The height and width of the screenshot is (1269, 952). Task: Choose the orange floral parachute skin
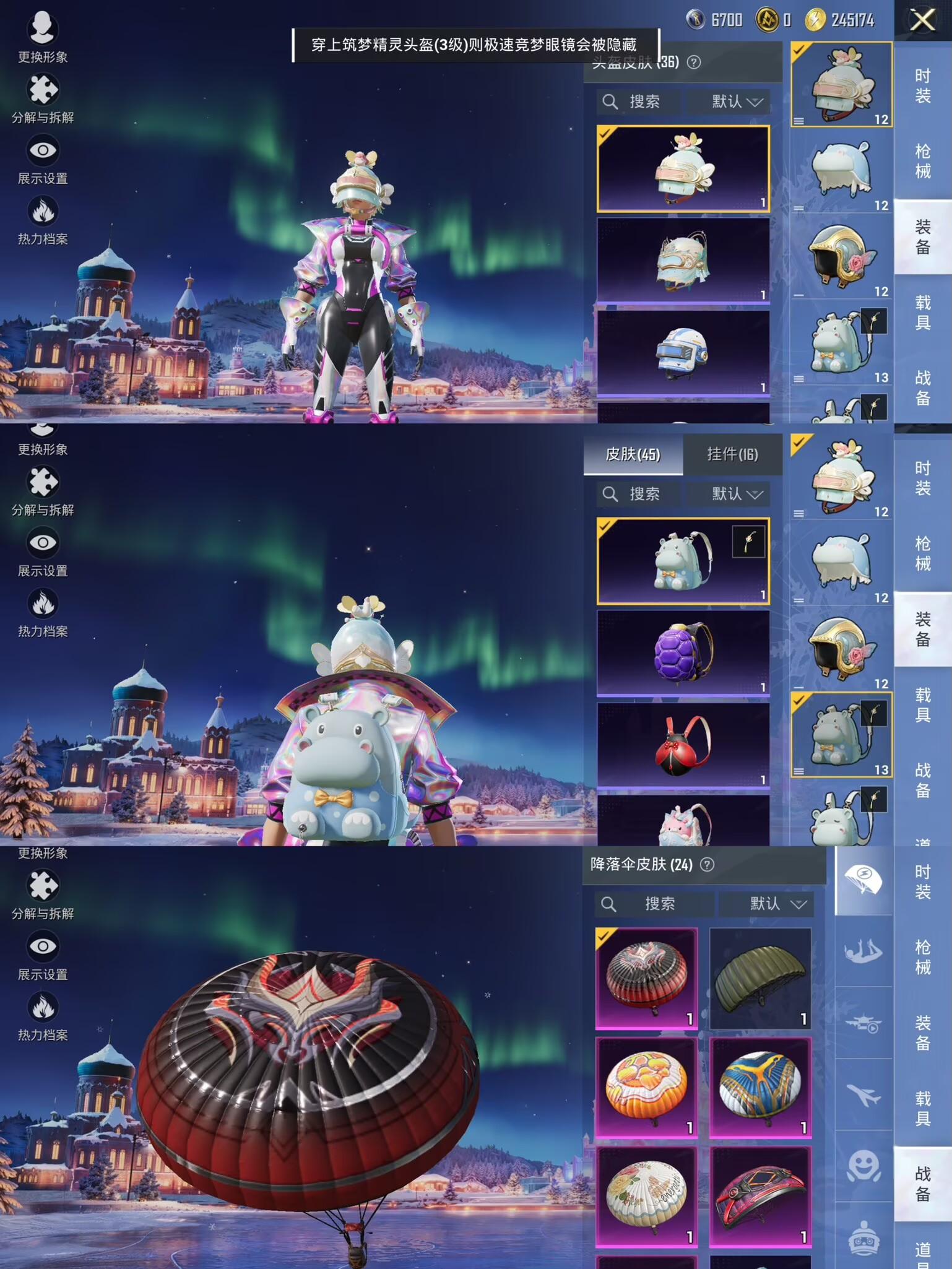click(x=646, y=1087)
